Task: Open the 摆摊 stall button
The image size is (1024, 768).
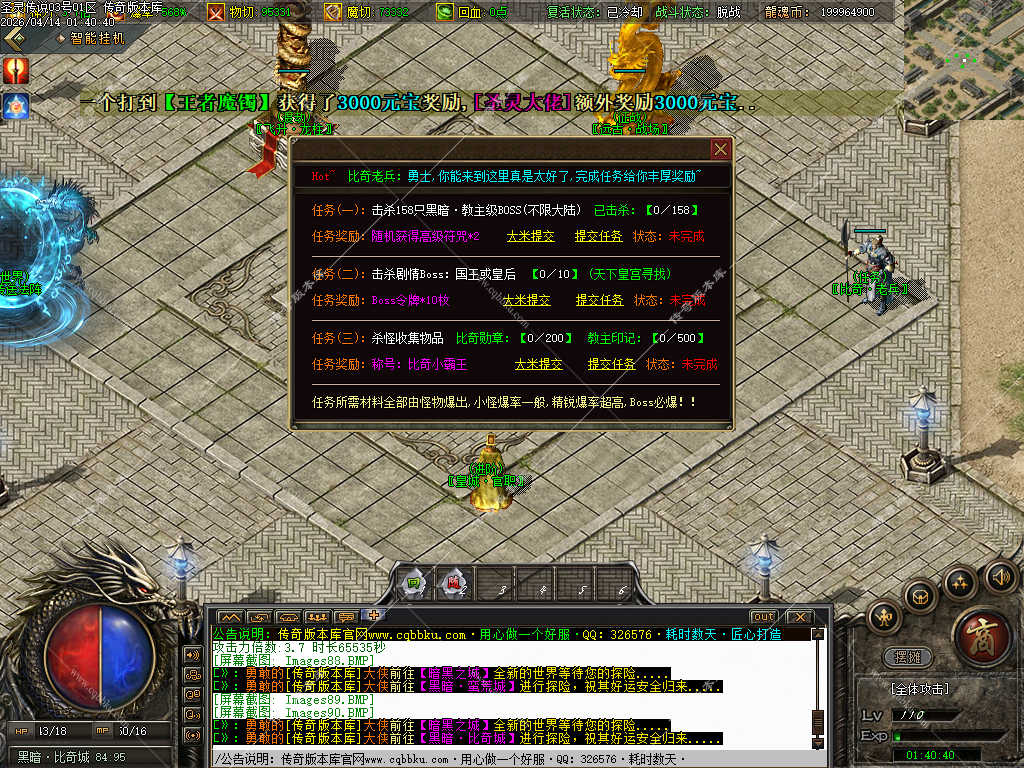Action: [909, 657]
